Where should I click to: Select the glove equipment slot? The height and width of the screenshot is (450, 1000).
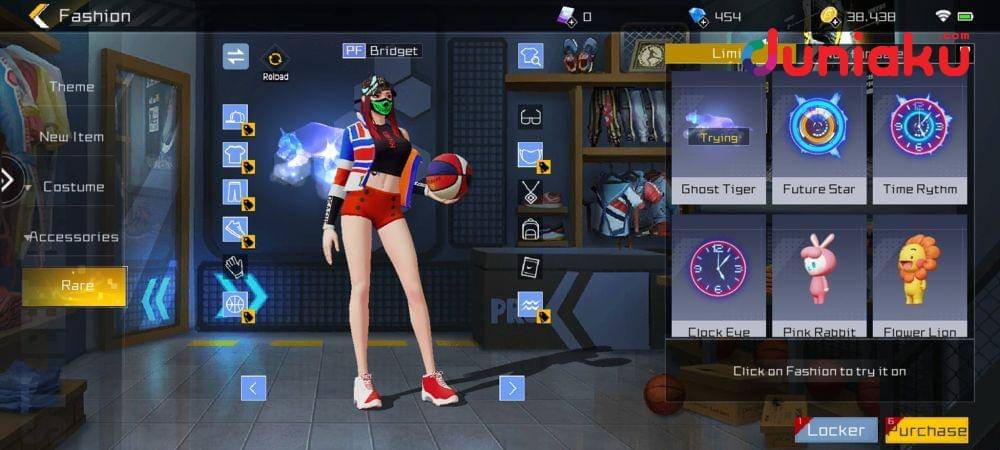coord(235,267)
